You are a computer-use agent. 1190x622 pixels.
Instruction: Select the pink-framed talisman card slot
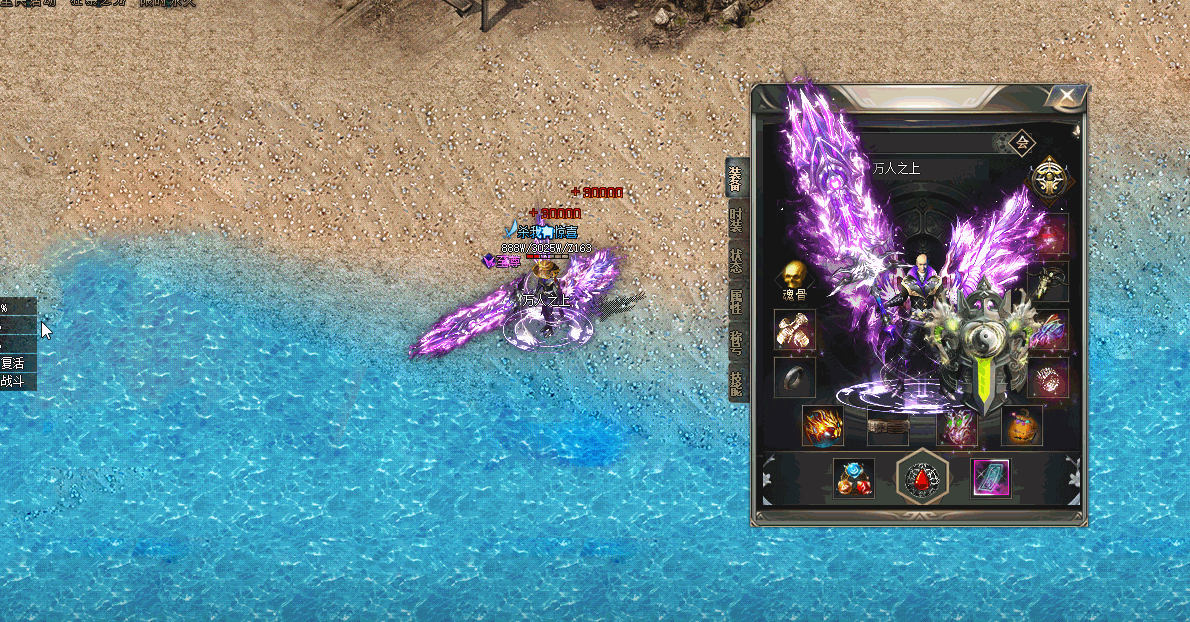click(991, 478)
